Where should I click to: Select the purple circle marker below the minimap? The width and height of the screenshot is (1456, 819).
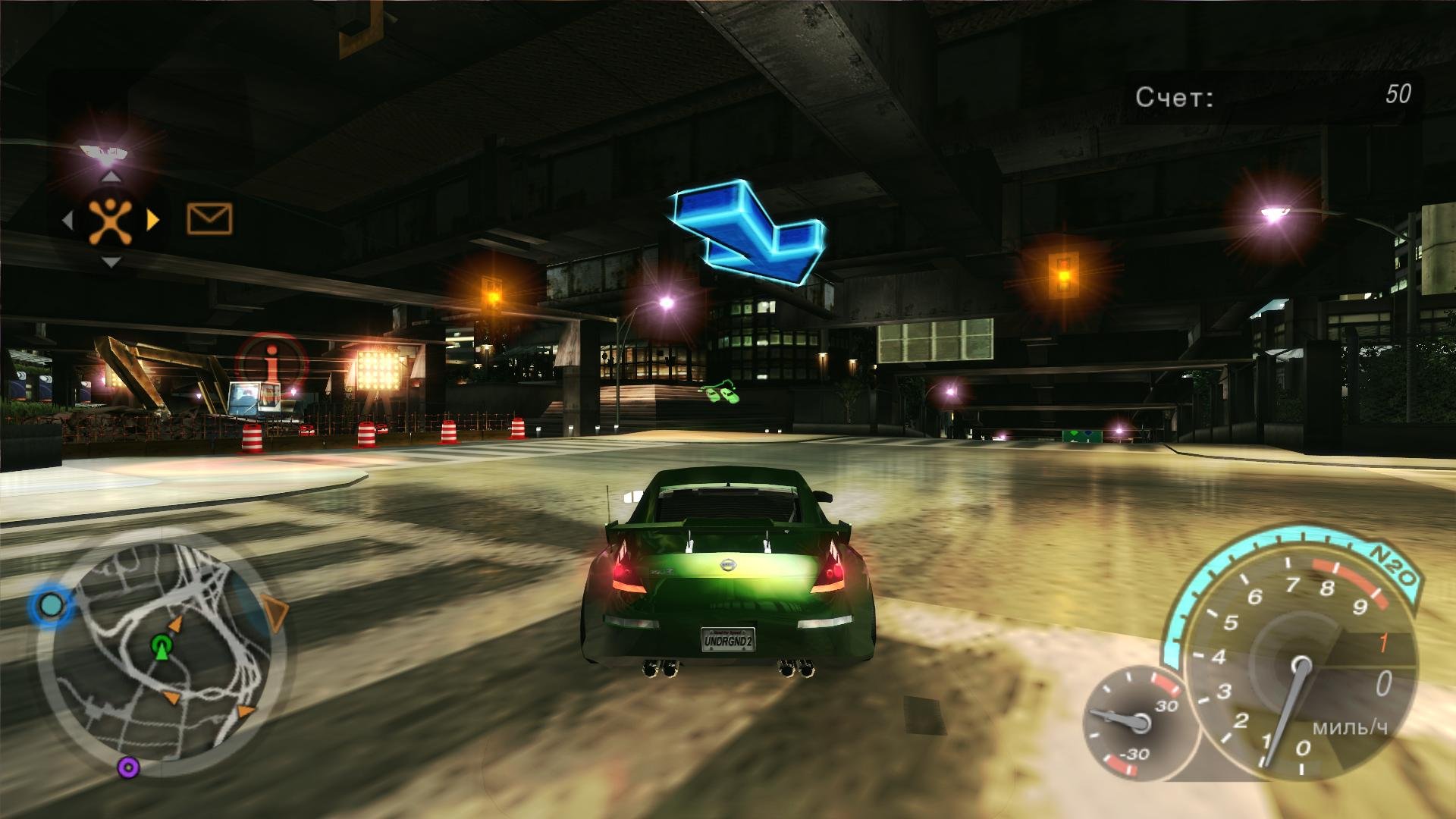(128, 767)
